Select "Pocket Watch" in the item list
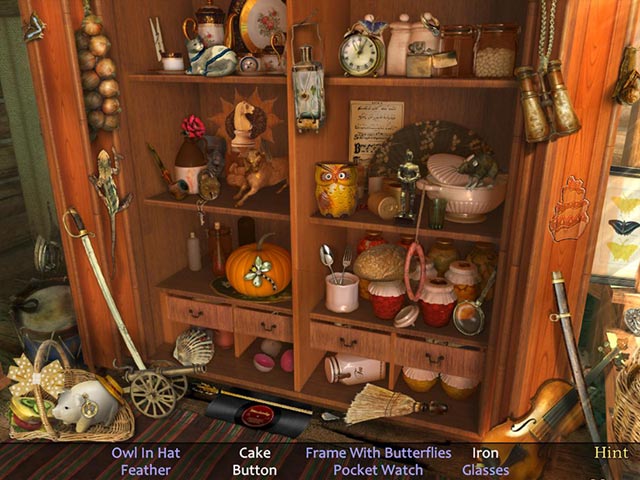The image size is (640, 480). point(378,470)
